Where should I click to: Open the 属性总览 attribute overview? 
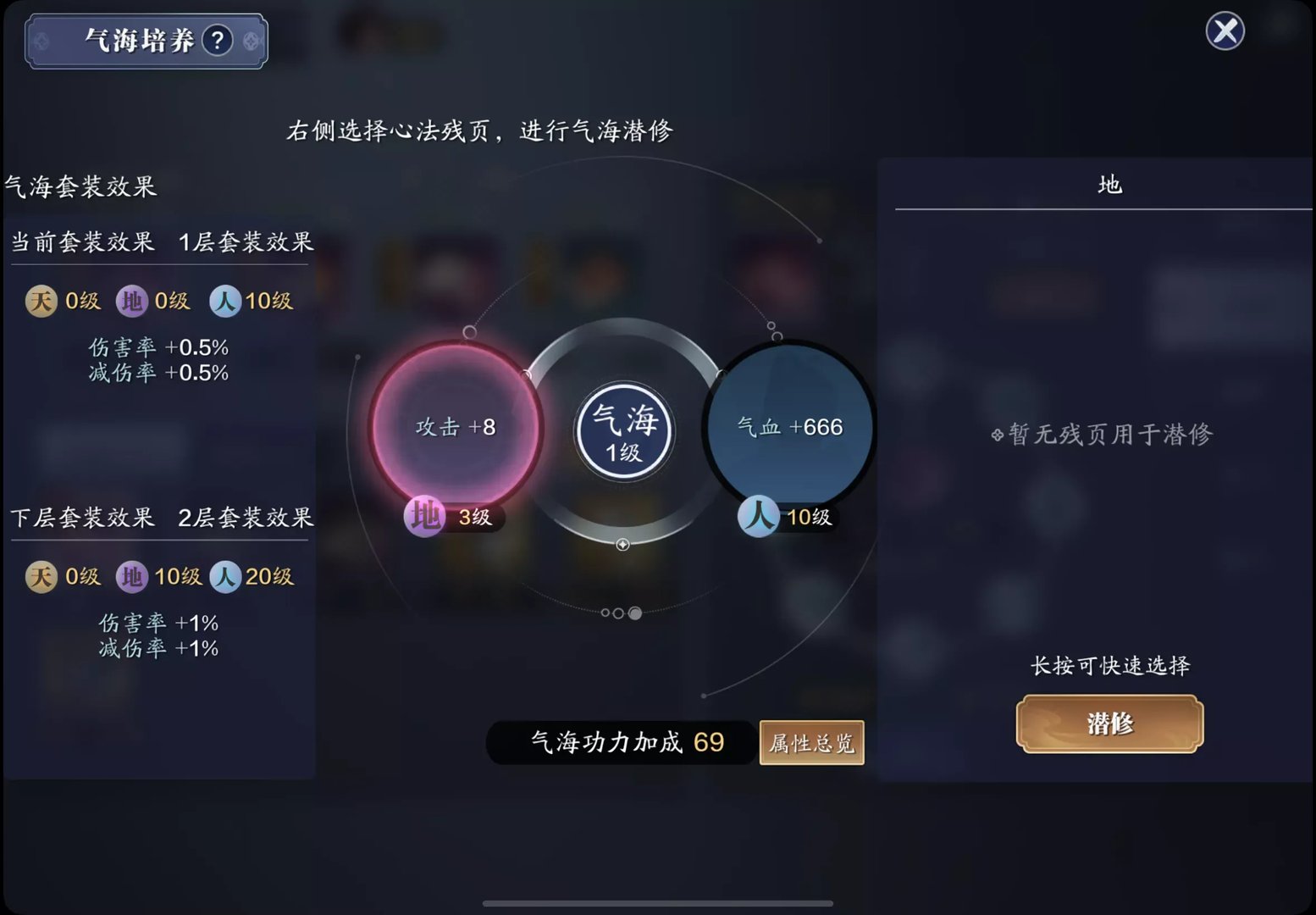coord(810,742)
